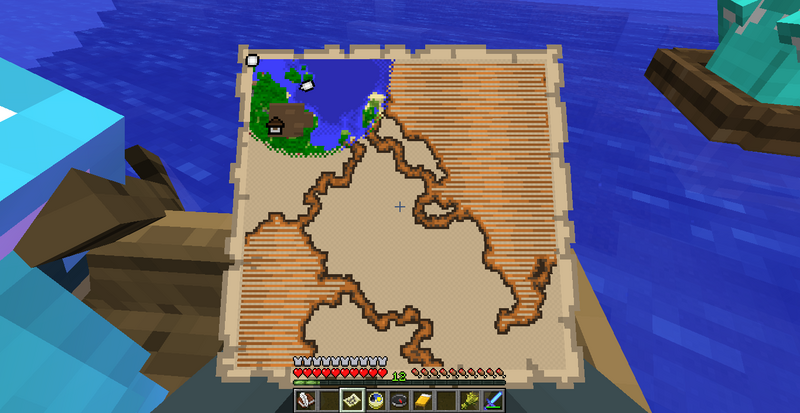Select the clock in the hotbar
This screenshot has height=413, width=800.
[x=375, y=401]
